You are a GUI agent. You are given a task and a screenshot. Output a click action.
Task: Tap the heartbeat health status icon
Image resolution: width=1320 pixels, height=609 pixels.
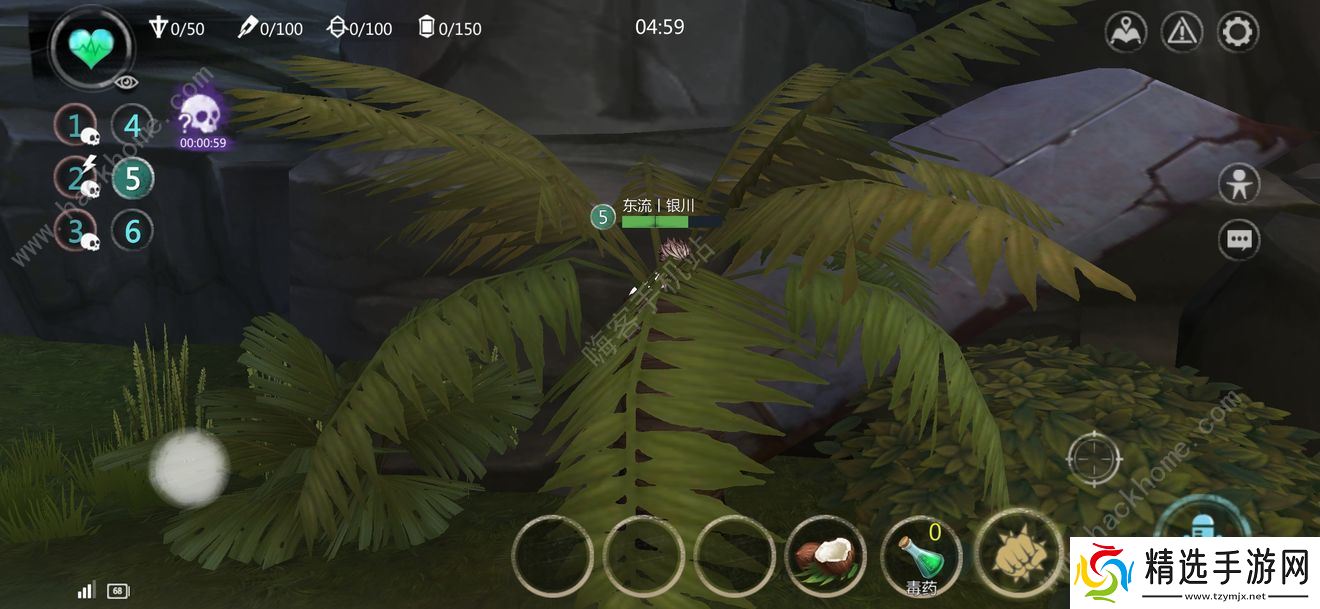click(92, 45)
